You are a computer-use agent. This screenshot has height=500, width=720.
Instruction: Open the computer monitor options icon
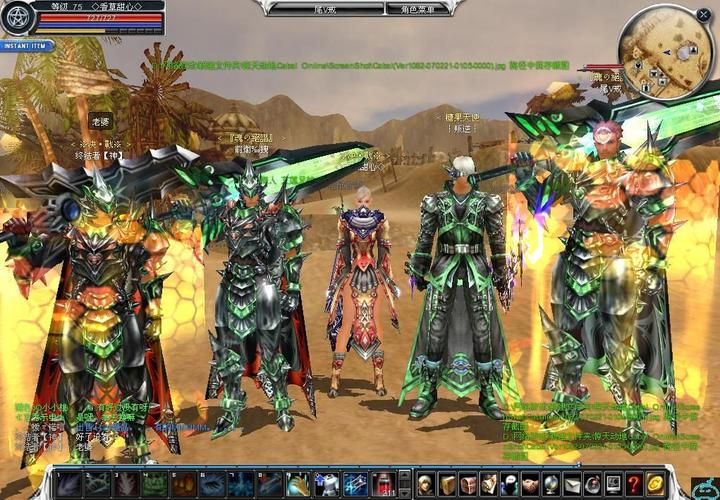click(613, 483)
